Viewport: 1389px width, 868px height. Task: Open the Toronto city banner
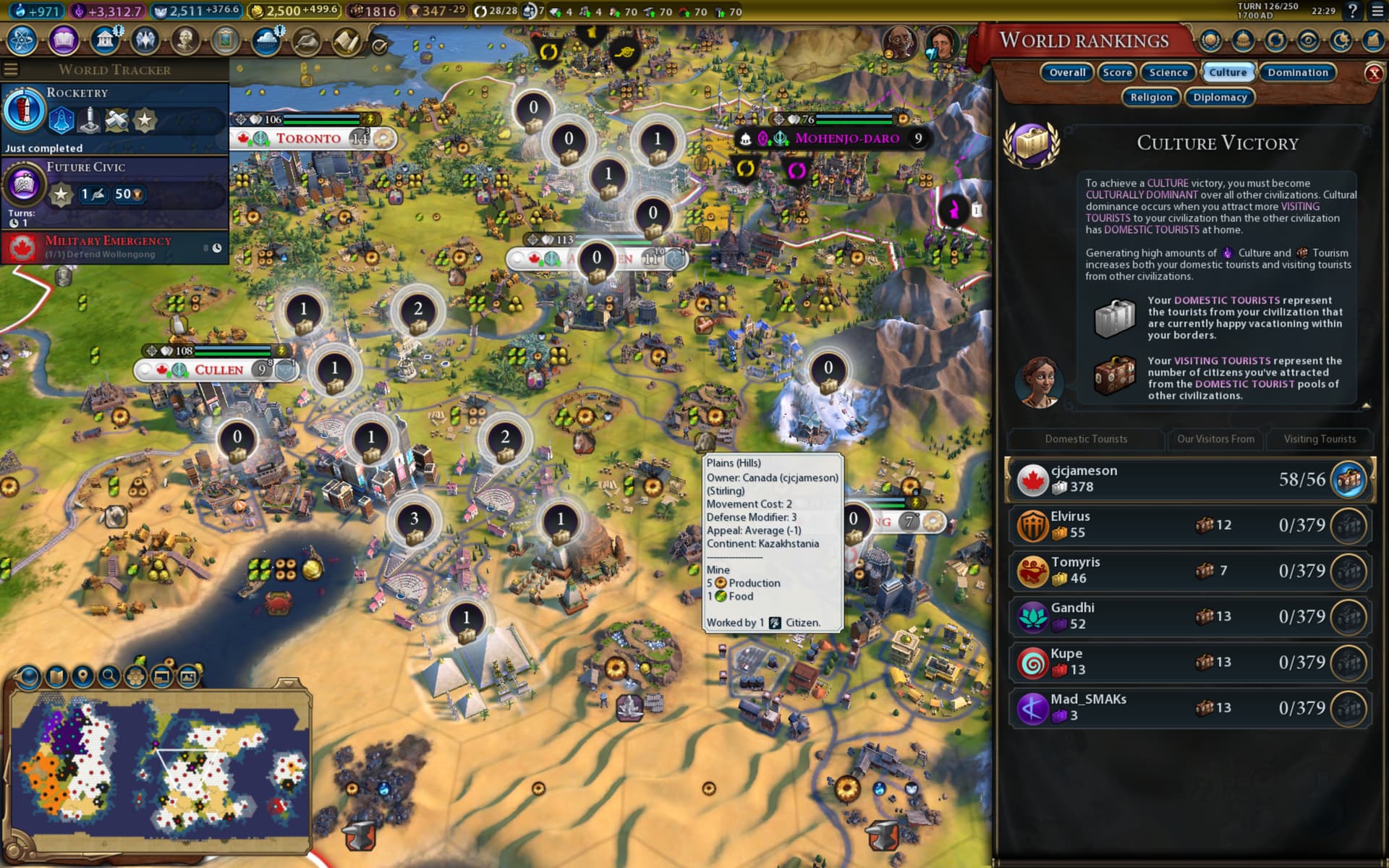point(309,138)
